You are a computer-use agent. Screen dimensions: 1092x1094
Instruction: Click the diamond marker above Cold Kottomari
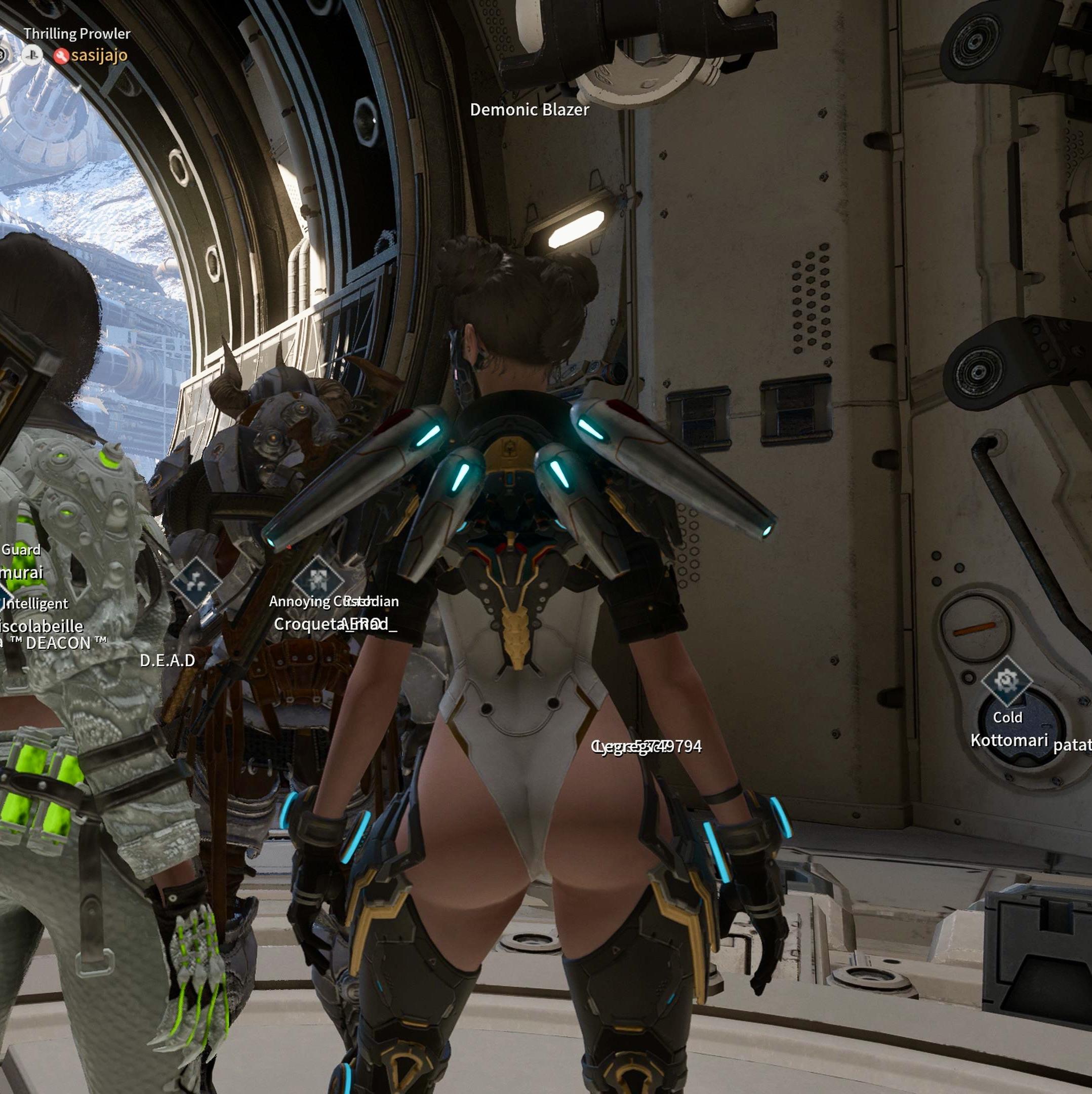(x=1006, y=680)
